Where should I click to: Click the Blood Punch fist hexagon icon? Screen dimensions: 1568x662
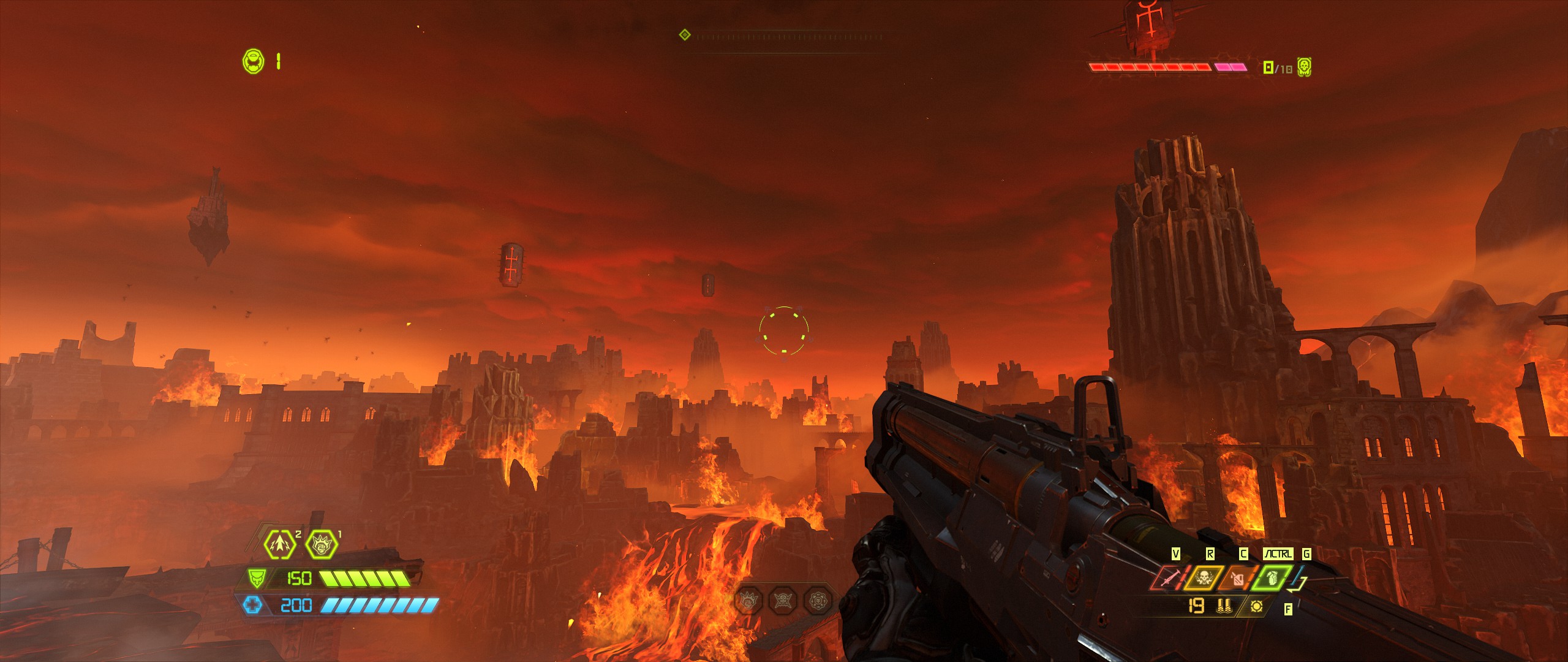pyautogui.click(x=322, y=544)
